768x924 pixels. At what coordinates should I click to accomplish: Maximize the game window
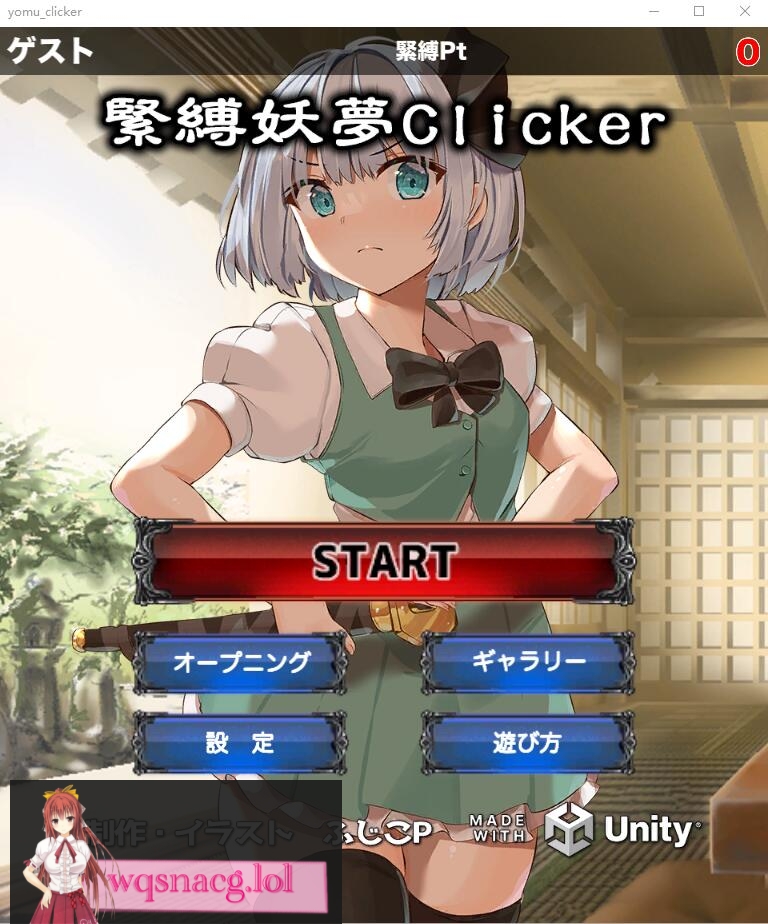[x=699, y=12]
